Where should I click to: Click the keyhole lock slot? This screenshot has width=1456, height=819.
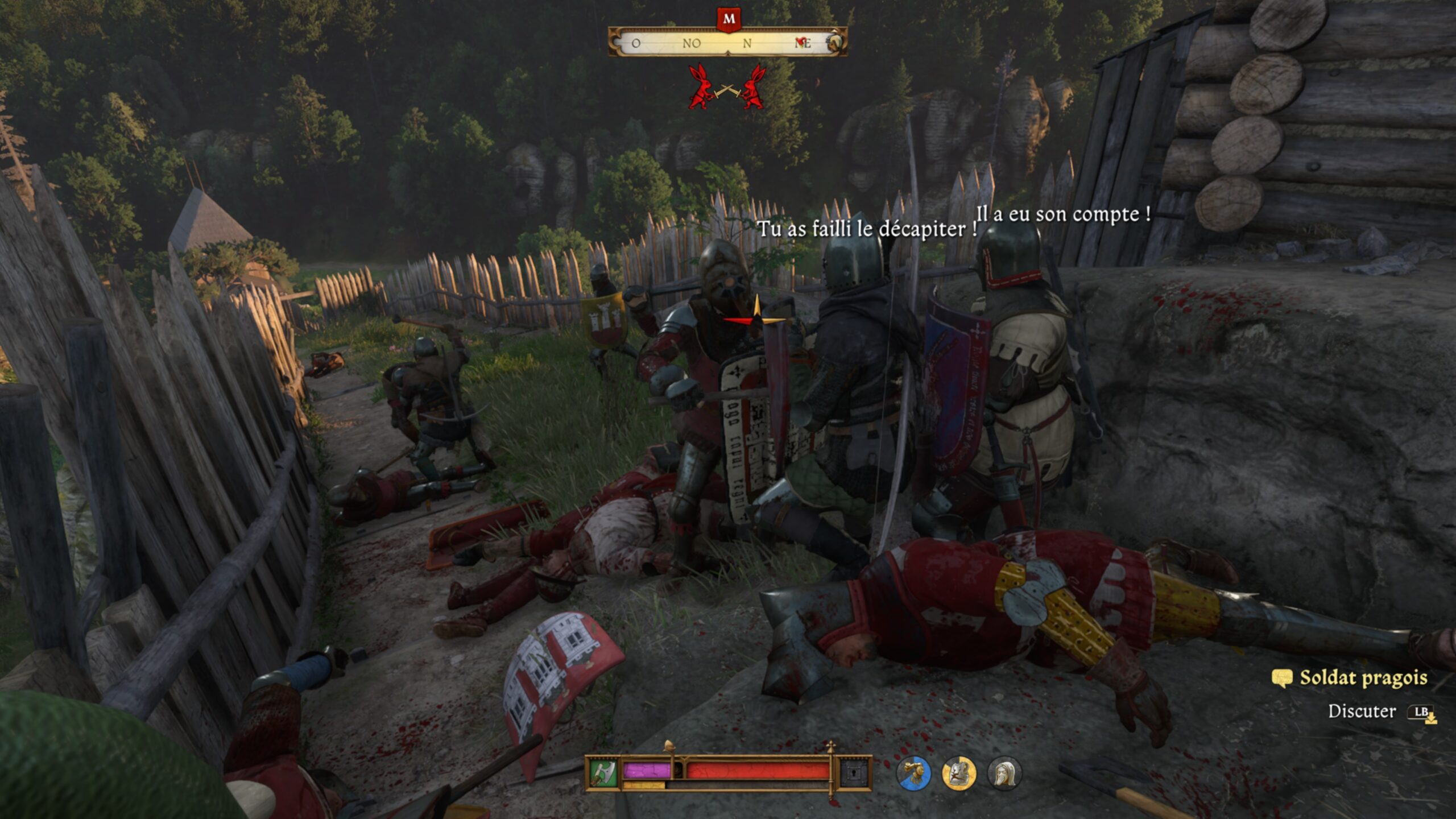pos(854,772)
